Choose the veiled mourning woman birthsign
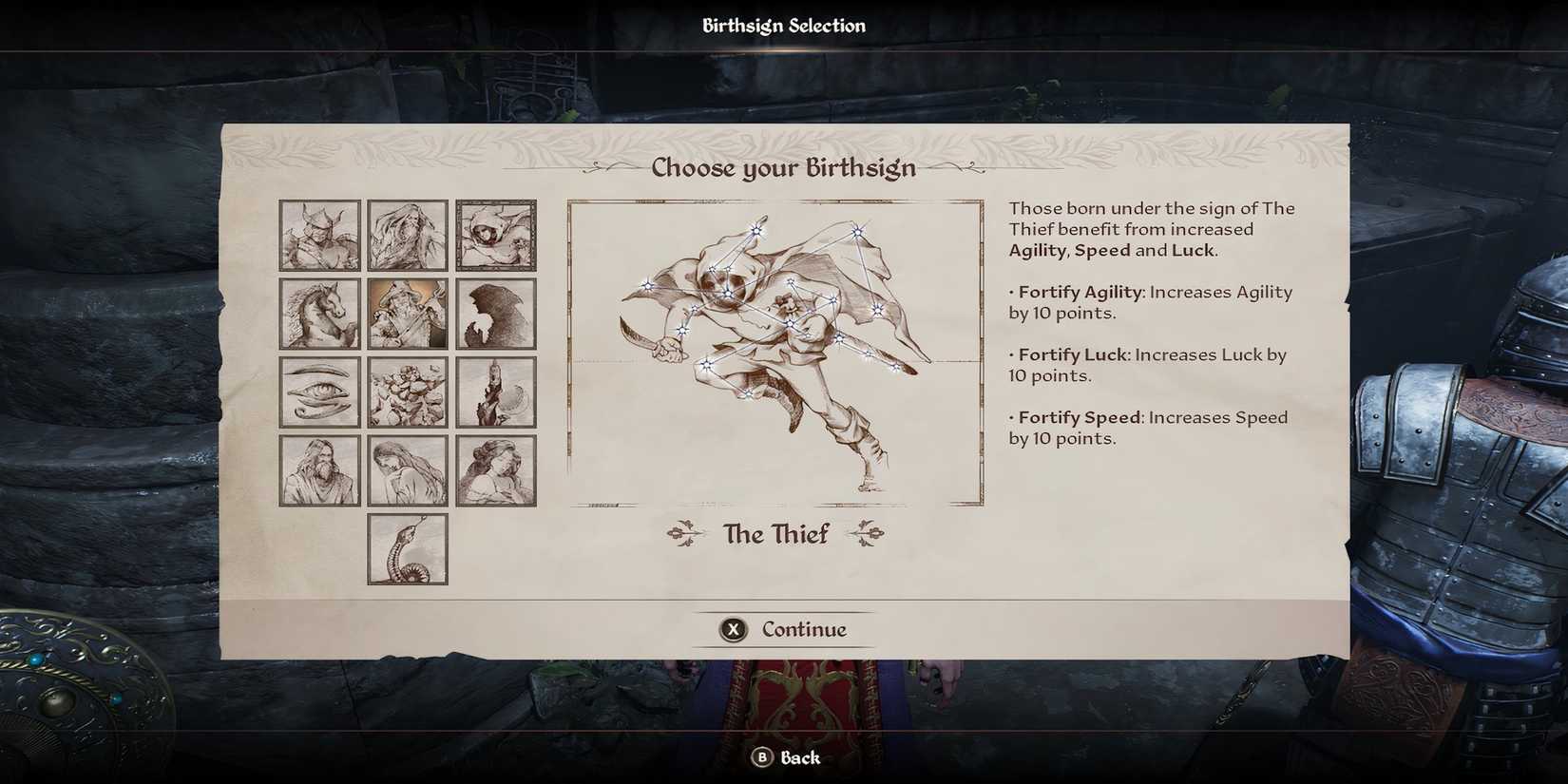Screen dimensions: 1568x784 (407, 468)
